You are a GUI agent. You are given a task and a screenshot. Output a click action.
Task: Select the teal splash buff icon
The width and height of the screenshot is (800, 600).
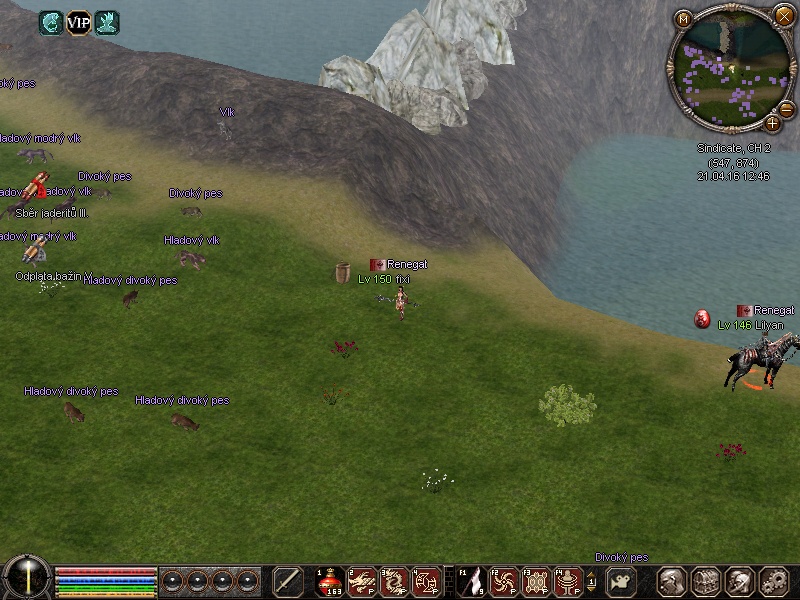click(106, 22)
